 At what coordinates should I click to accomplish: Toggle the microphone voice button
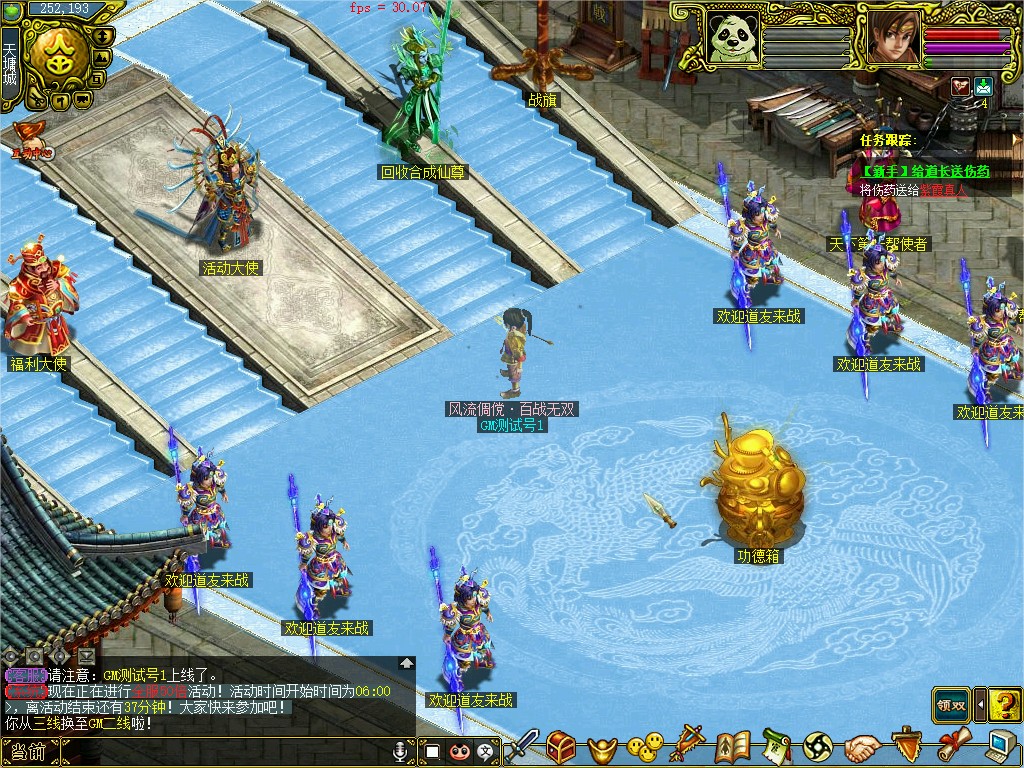tap(401, 751)
